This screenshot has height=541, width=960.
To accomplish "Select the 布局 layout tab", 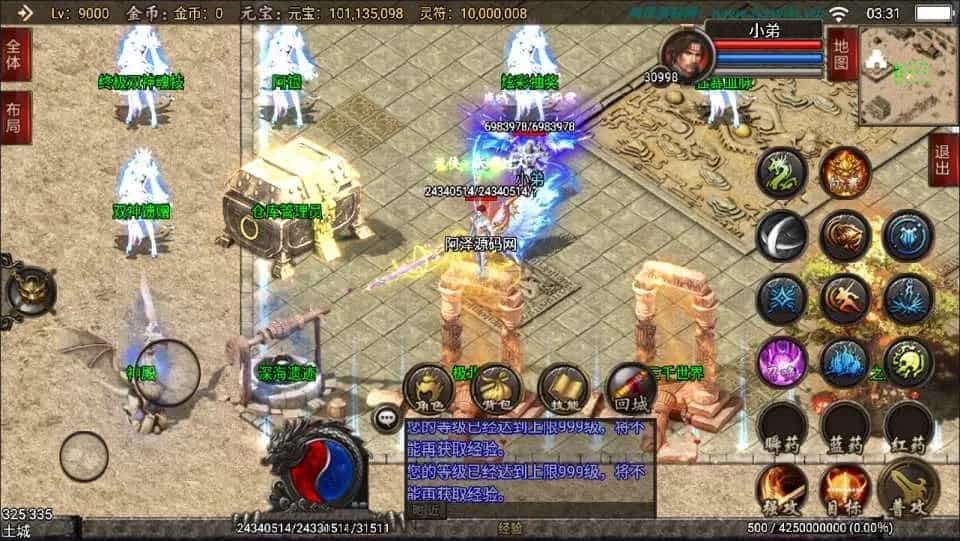I will 15,118.
